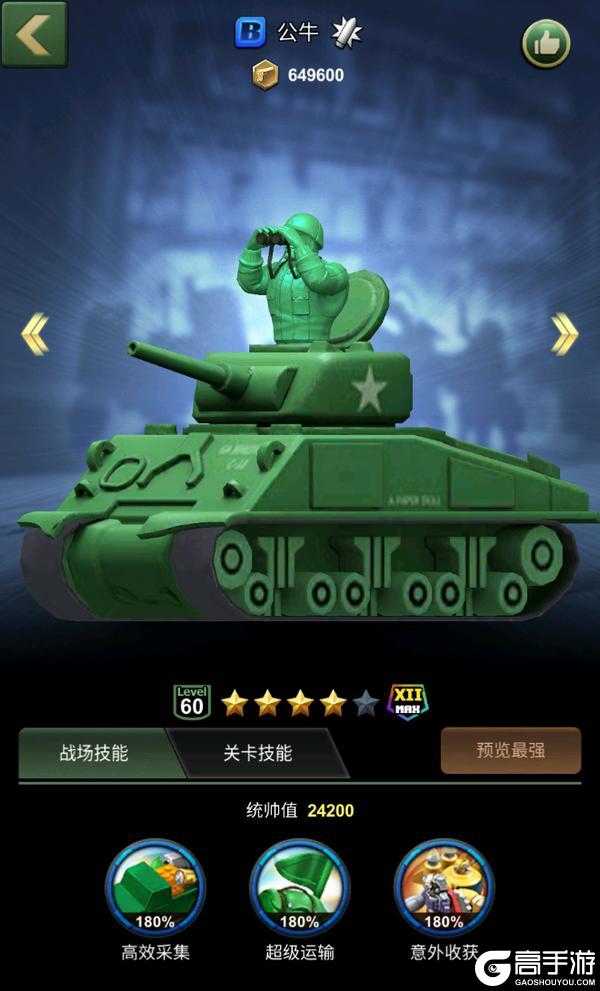
Task: Switch to the 战场技能 tab
Action: coord(94,753)
